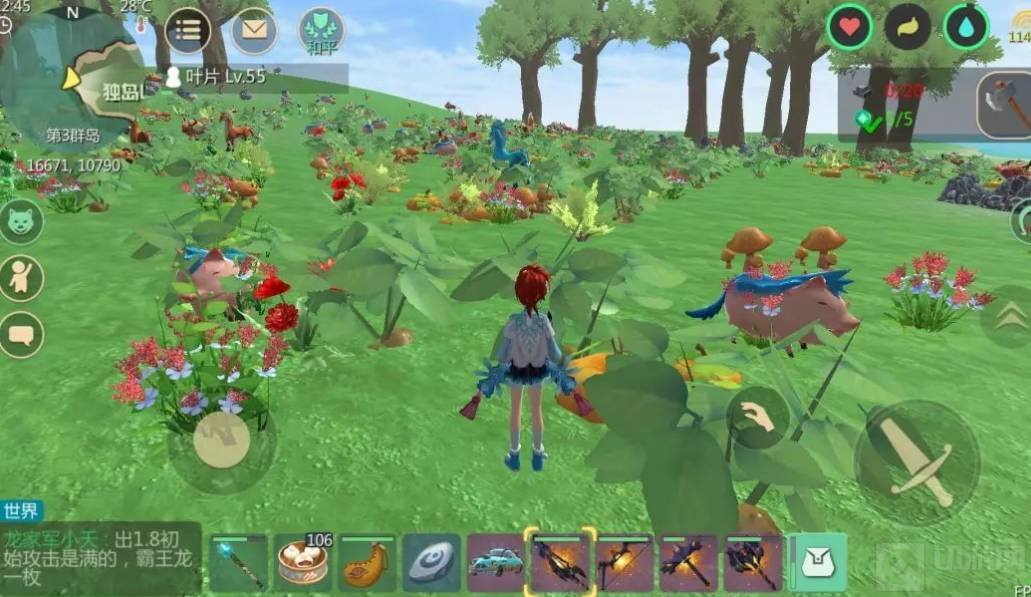Select the blue crystal staff slot
Image resolution: width=1031 pixels, height=597 pixels.
tap(238, 563)
